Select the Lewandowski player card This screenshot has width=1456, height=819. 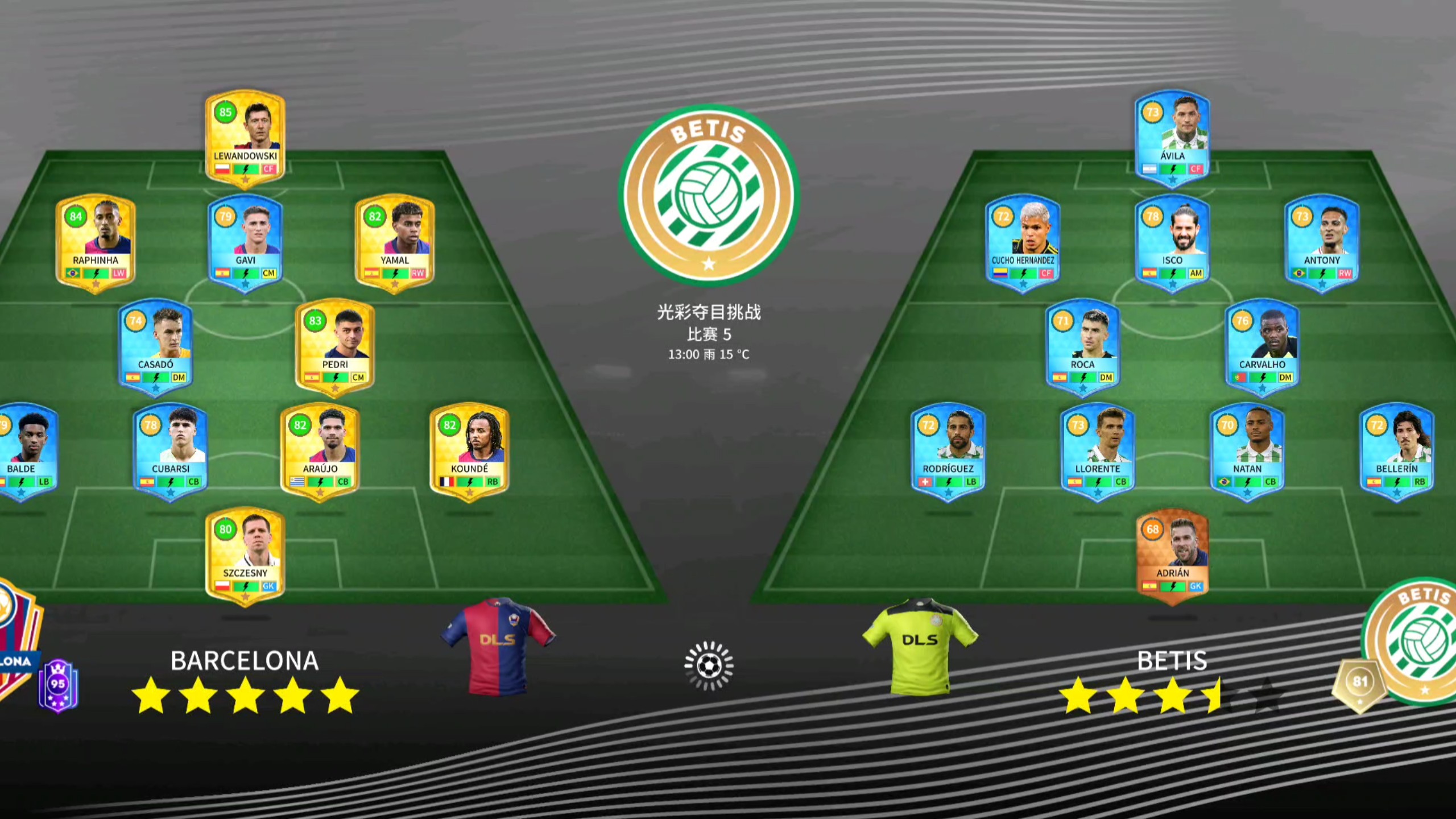[245, 136]
